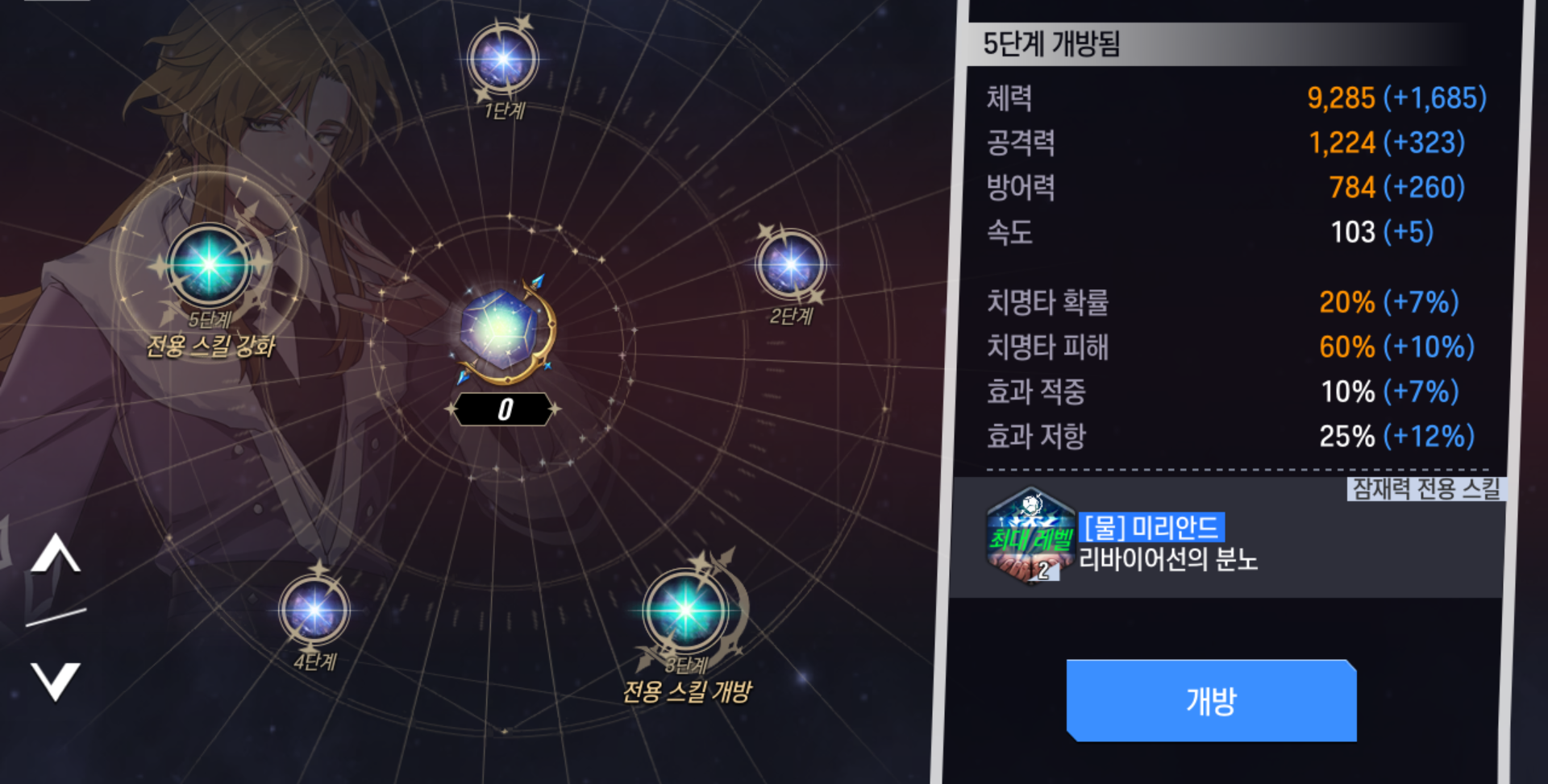Select the 4단계 potential node
This screenshot has width=1548, height=784.
[314, 610]
